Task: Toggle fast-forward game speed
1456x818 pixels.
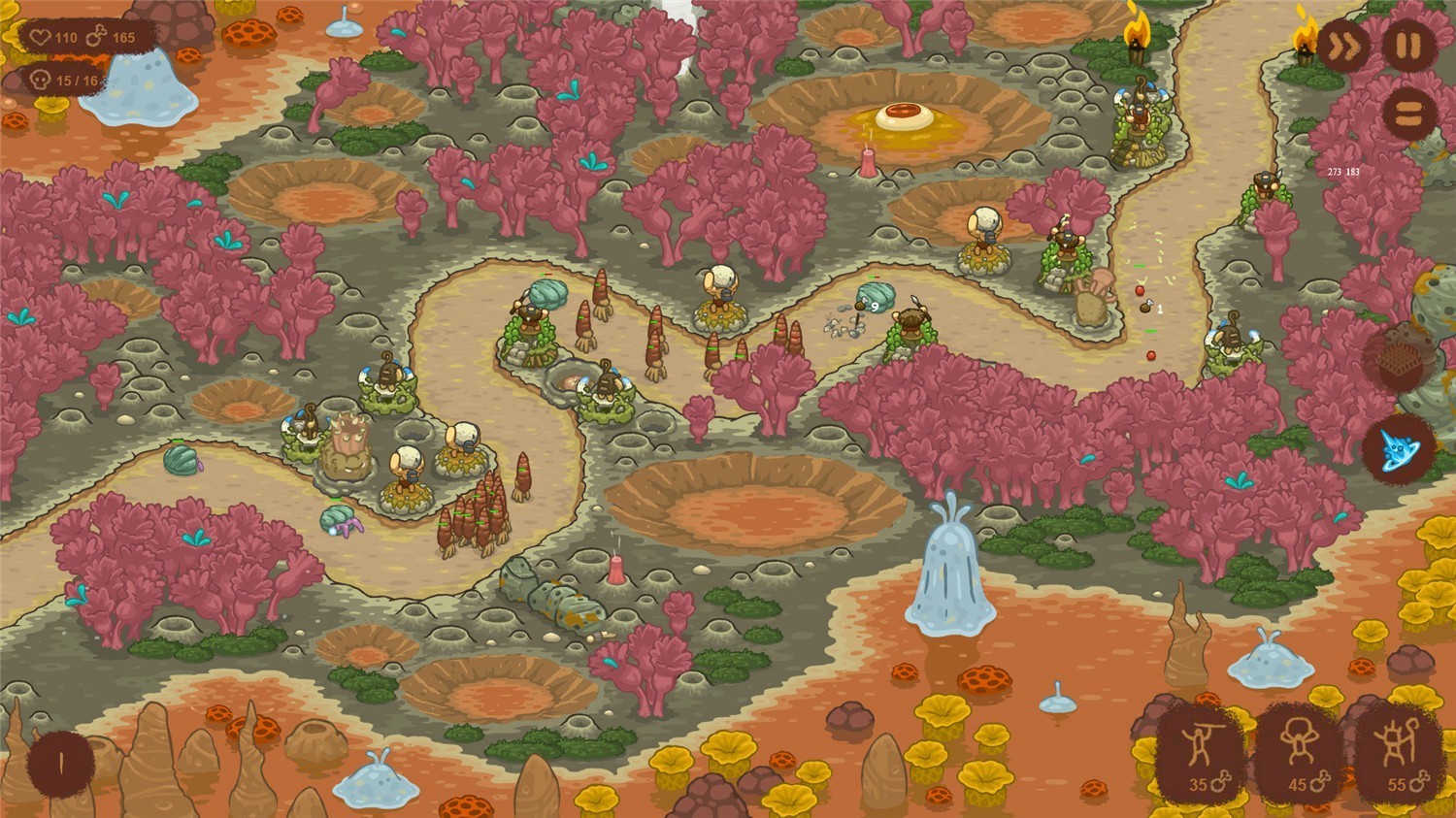Action: click(1344, 46)
